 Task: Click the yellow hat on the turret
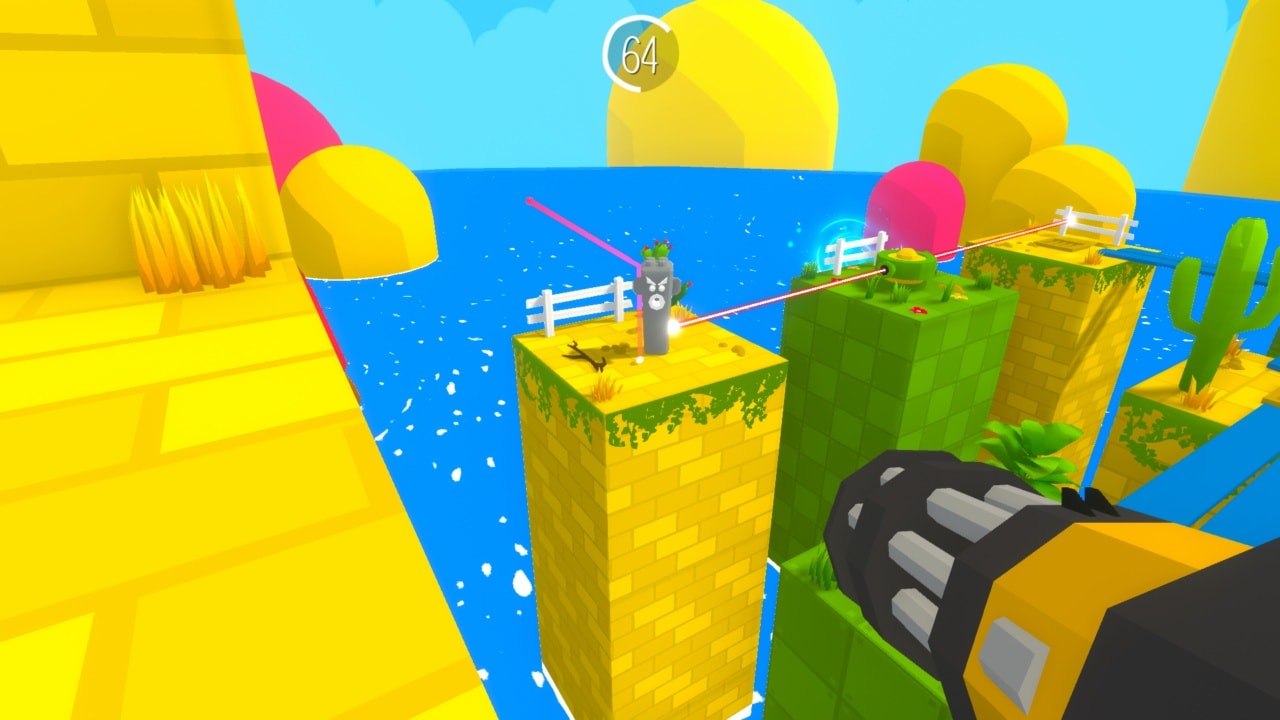coord(906,255)
